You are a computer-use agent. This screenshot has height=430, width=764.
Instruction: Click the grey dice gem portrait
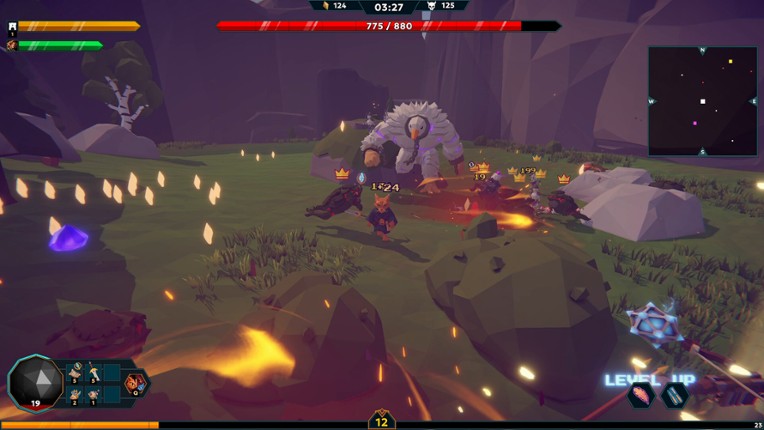pyautogui.click(x=35, y=382)
